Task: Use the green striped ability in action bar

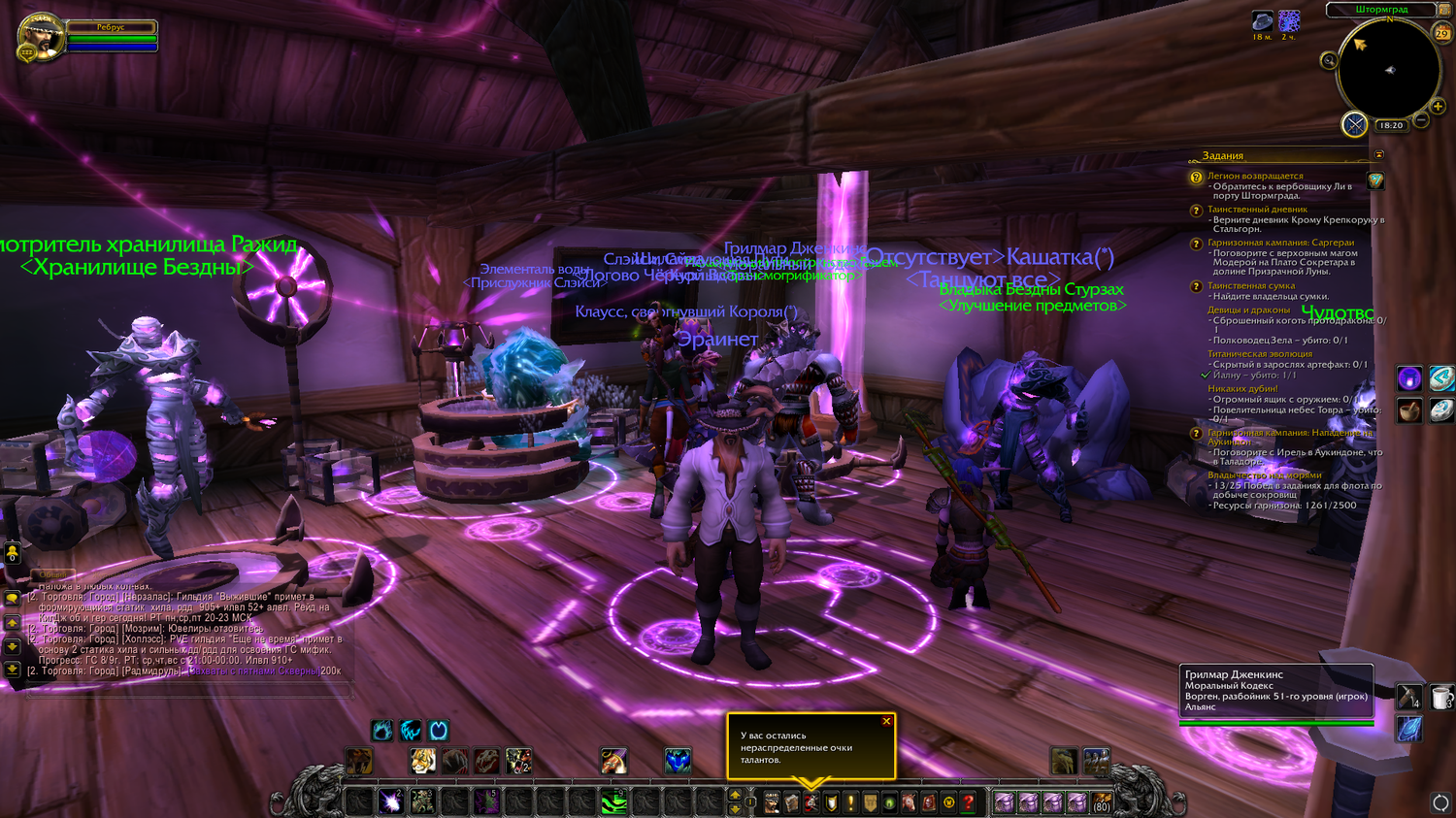Action: click(613, 802)
